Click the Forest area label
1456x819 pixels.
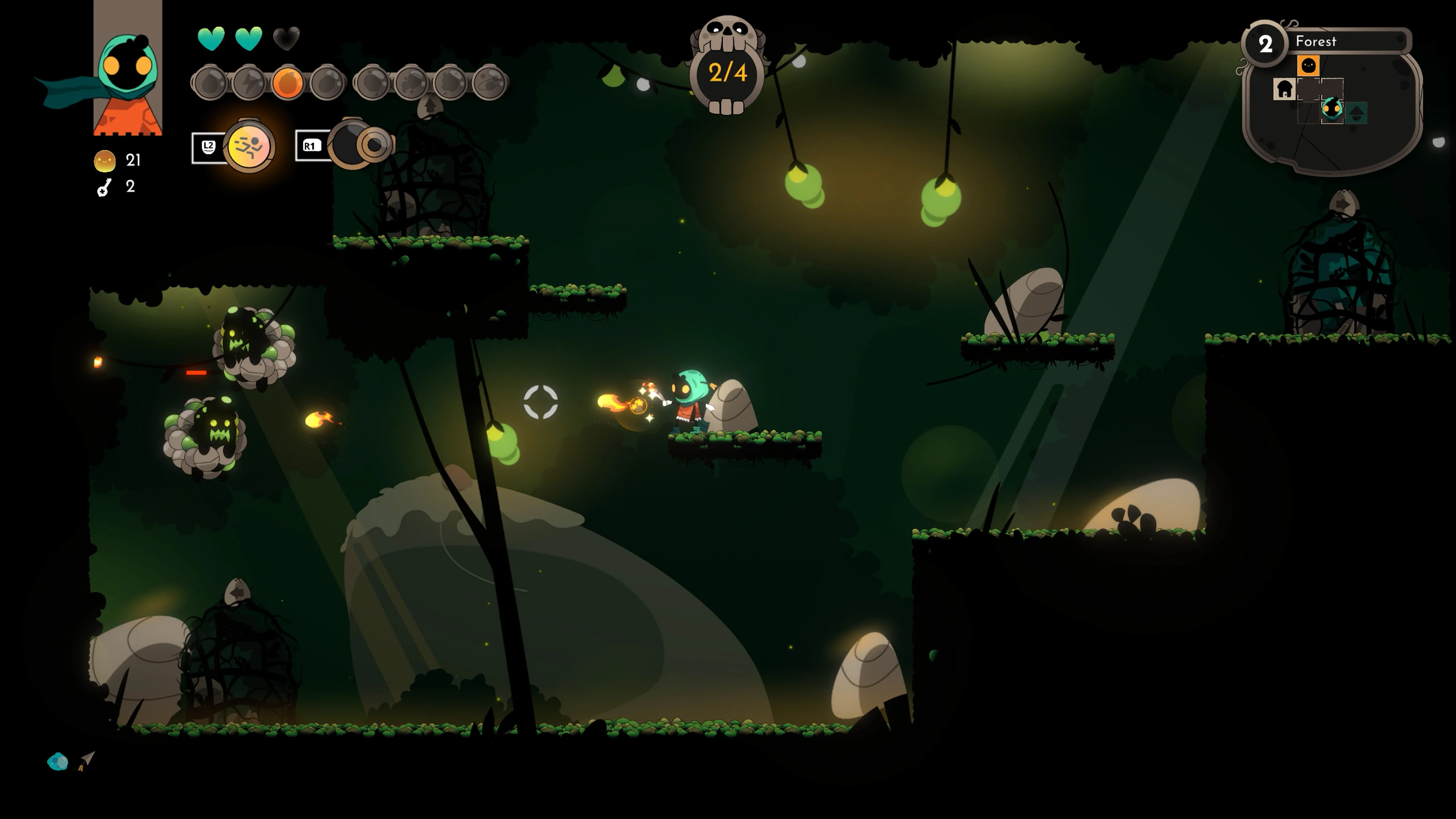point(1316,41)
